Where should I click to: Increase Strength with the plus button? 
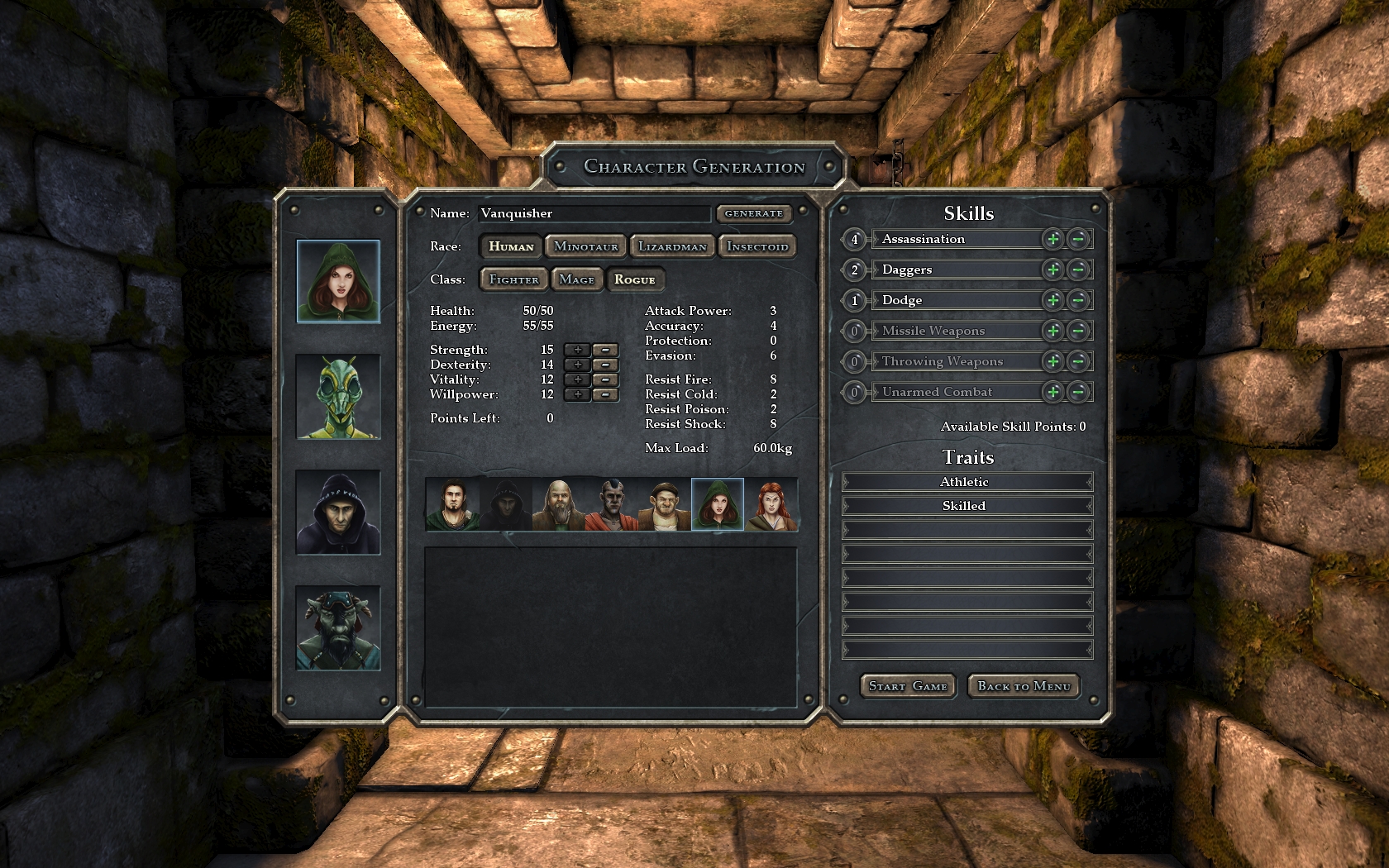tap(577, 350)
